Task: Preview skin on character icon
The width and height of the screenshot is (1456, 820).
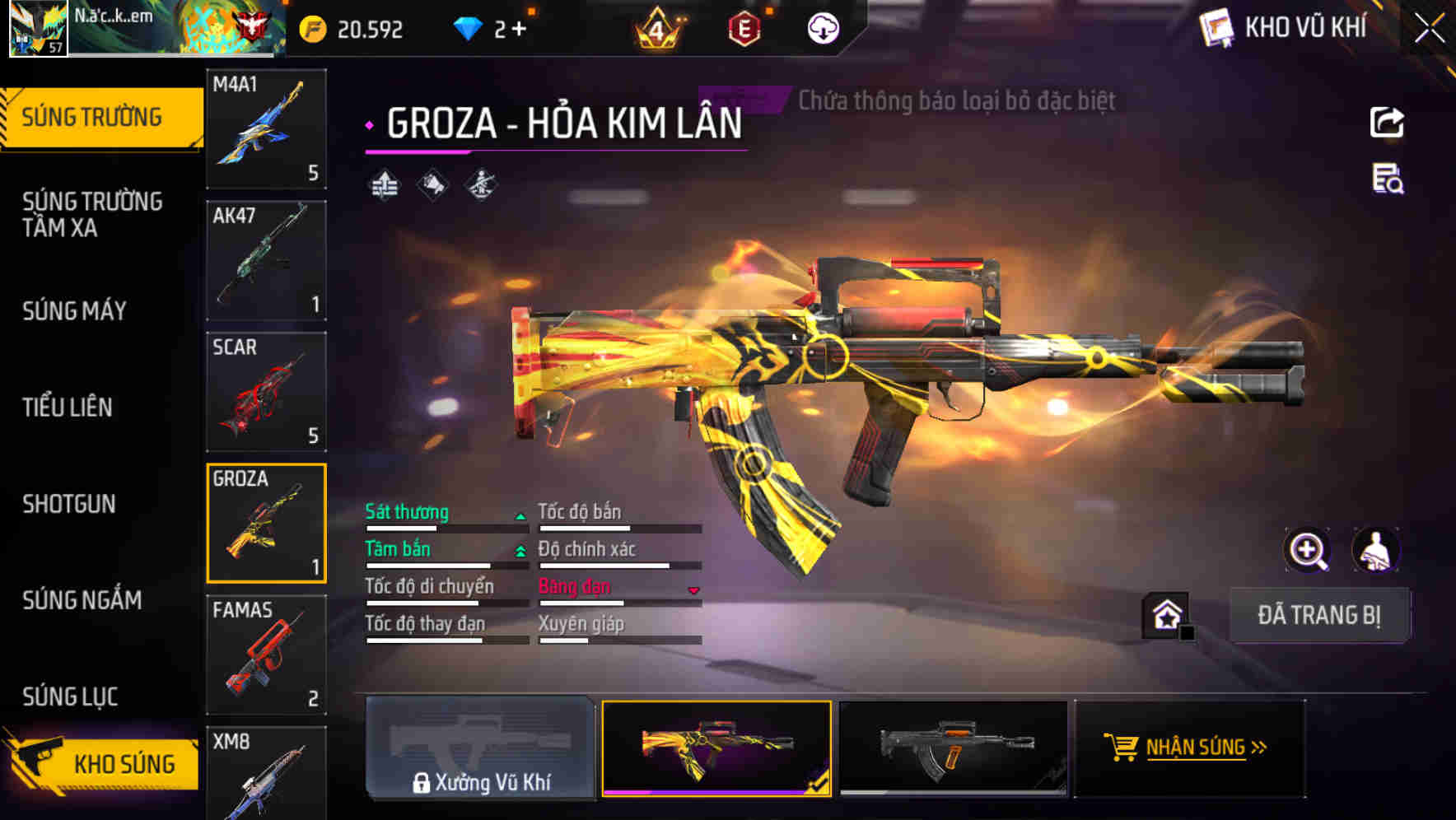Action: coord(1375,550)
